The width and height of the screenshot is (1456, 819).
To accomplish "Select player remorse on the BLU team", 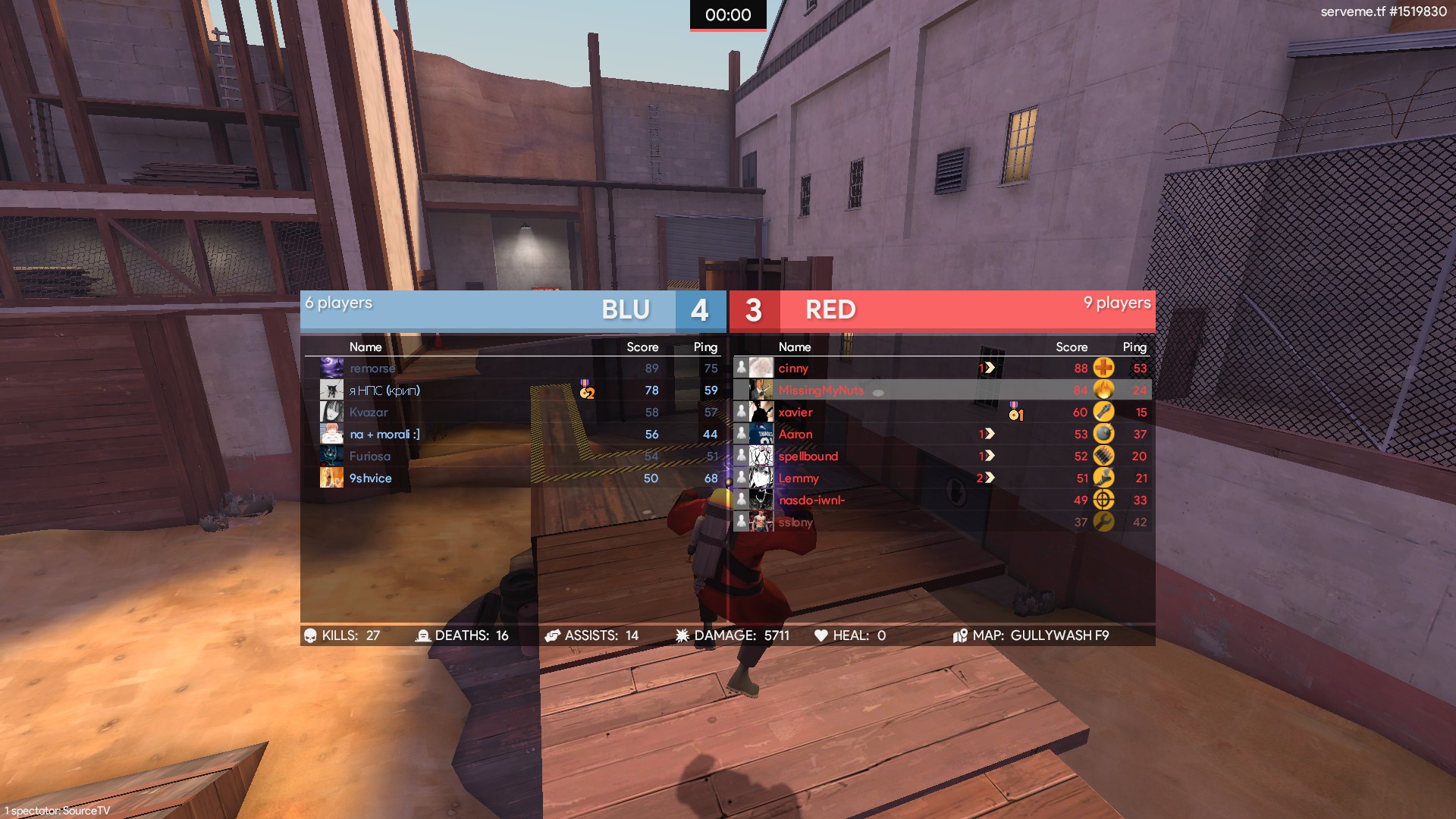I will 372,369.
